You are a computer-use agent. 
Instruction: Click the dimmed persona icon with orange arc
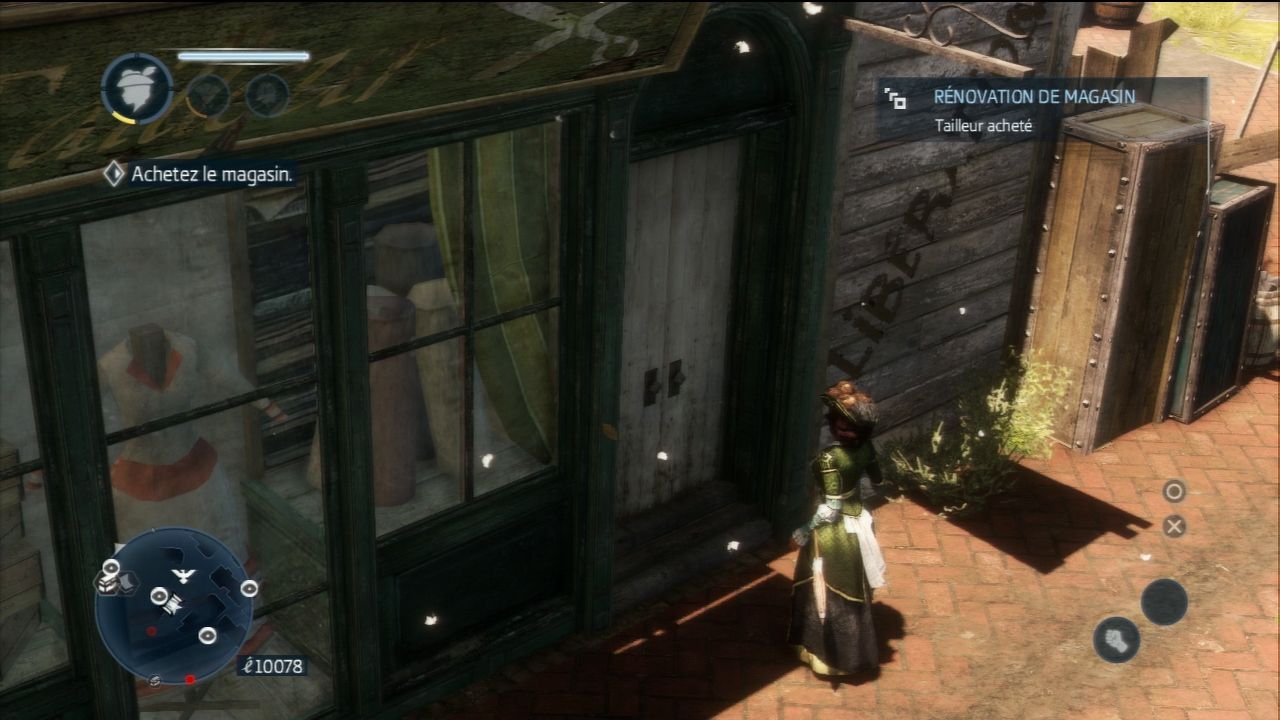tap(207, 95)
